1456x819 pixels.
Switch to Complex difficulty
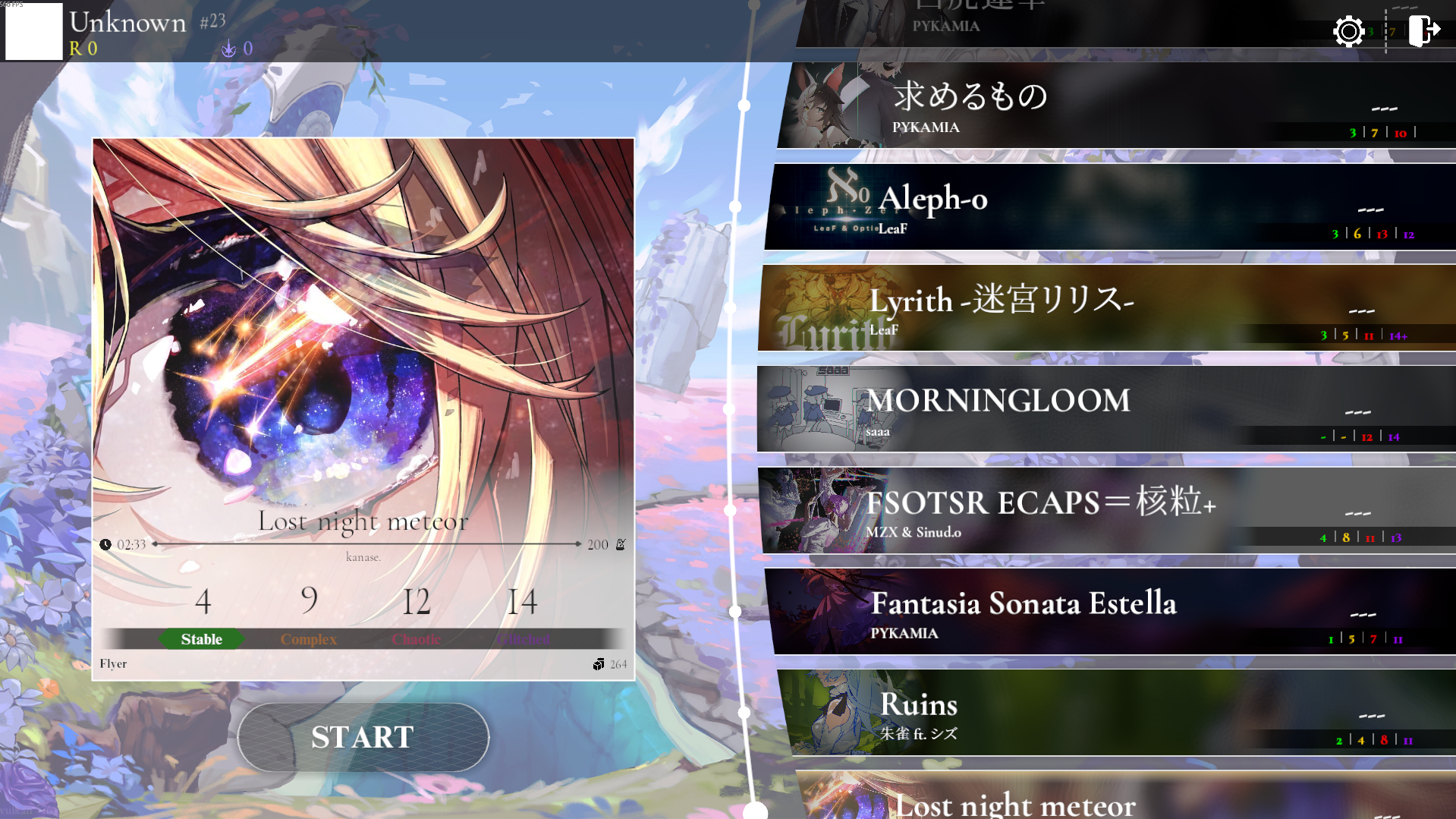[x=309, y=639]
